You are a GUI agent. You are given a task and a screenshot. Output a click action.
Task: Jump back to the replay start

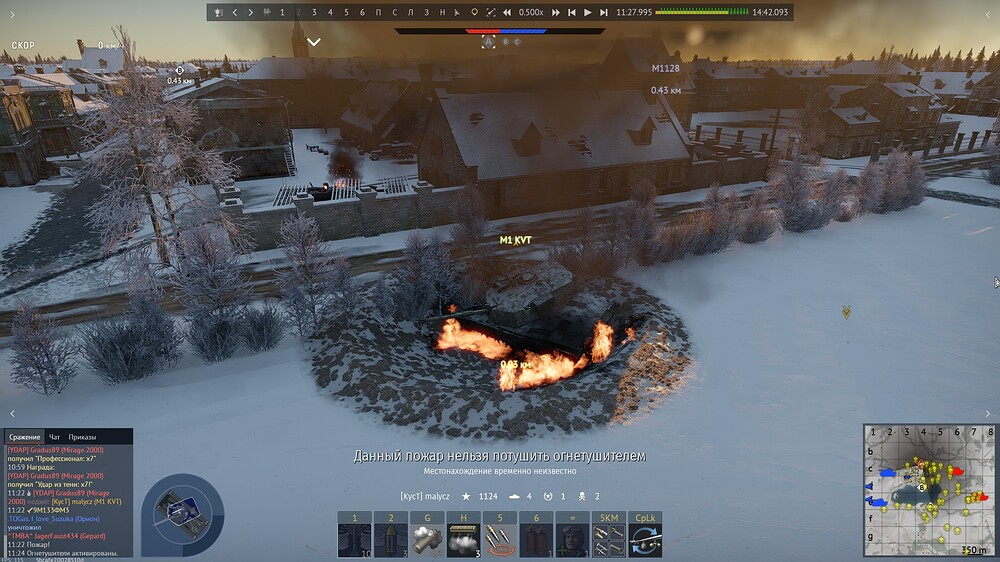tap(571, 12)
